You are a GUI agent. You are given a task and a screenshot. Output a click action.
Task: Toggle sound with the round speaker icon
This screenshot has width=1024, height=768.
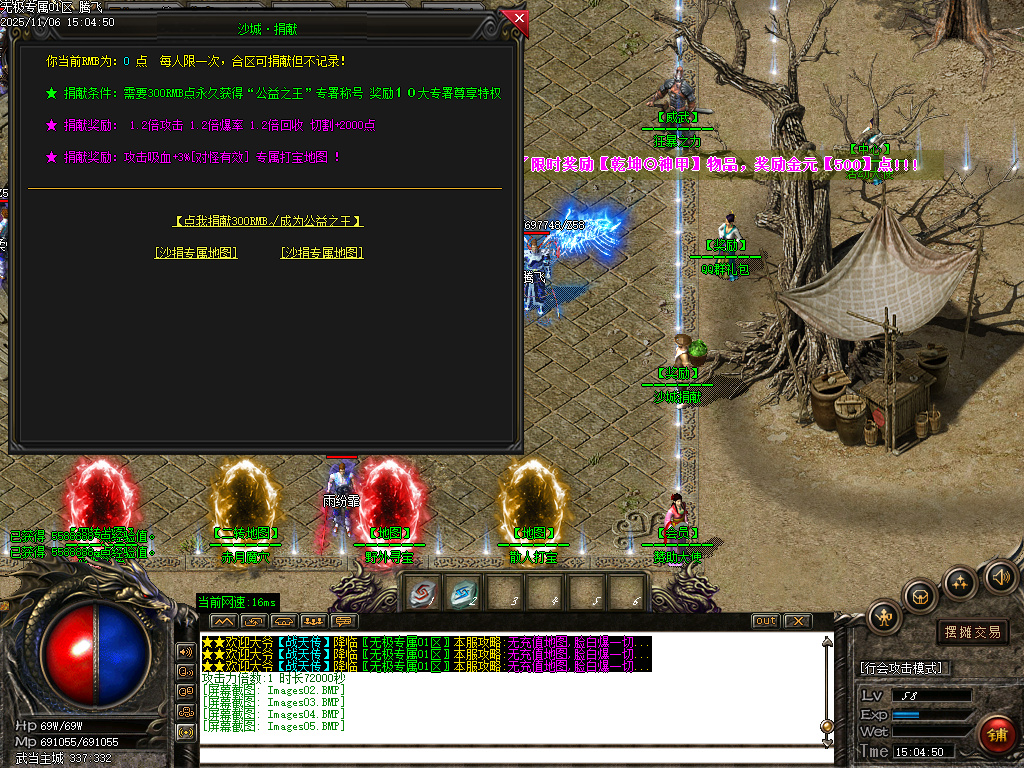pos(999,575)
